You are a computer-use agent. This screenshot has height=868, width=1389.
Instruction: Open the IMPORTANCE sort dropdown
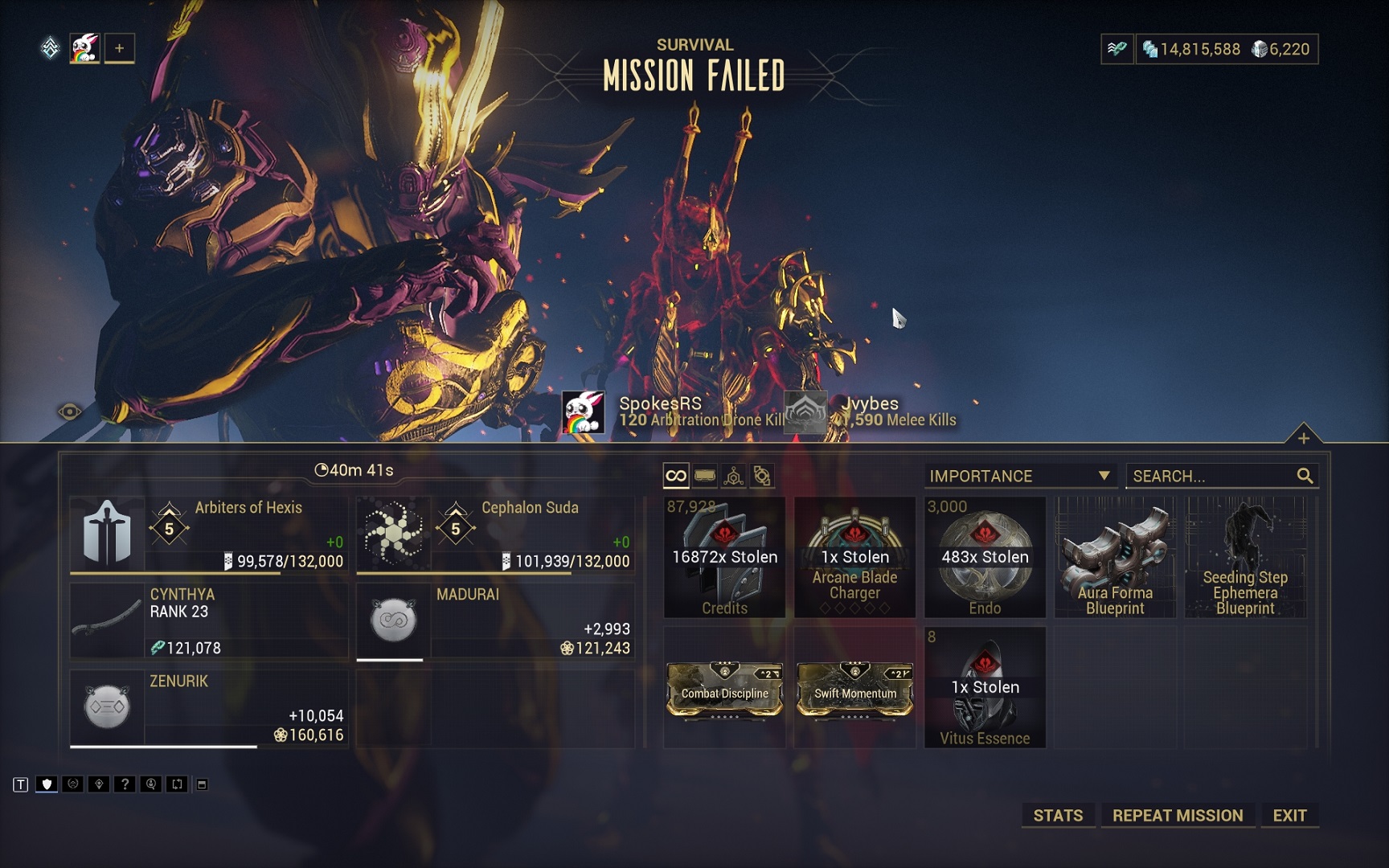coord(1019,476)
